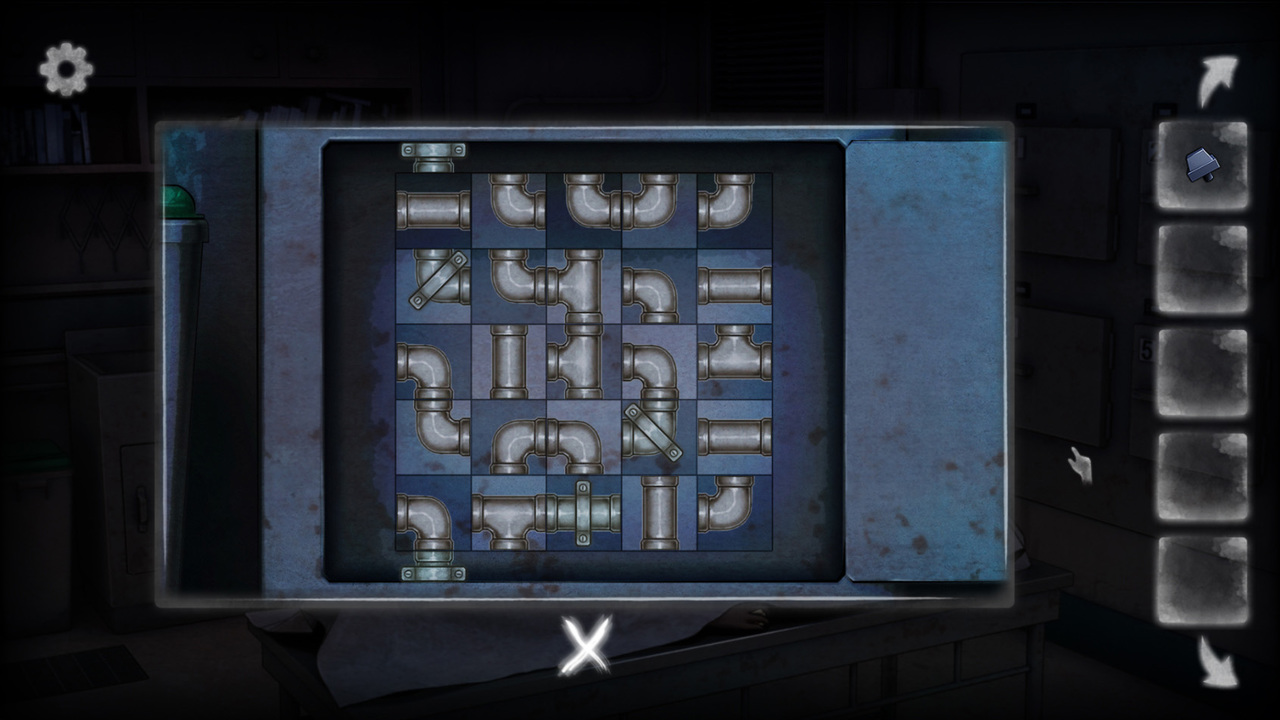
Task: Rotate the T-junction pipe in center row
Action: [x=585, y=360]
